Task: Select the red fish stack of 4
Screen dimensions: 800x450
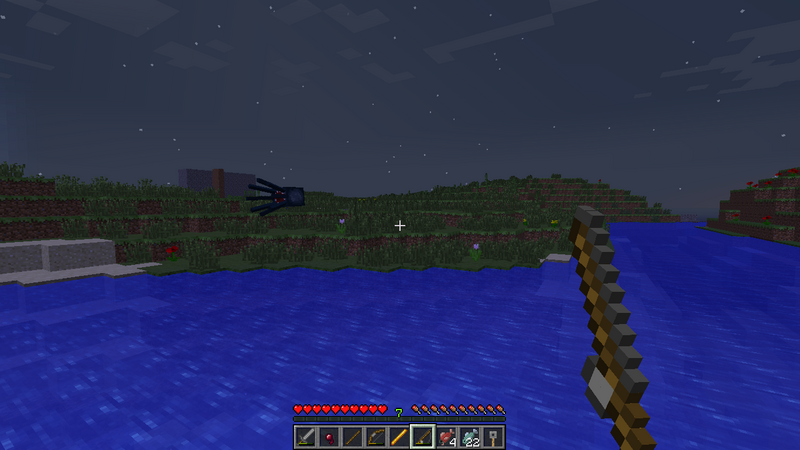Action: pyautogui.click(x=446, y=437)
